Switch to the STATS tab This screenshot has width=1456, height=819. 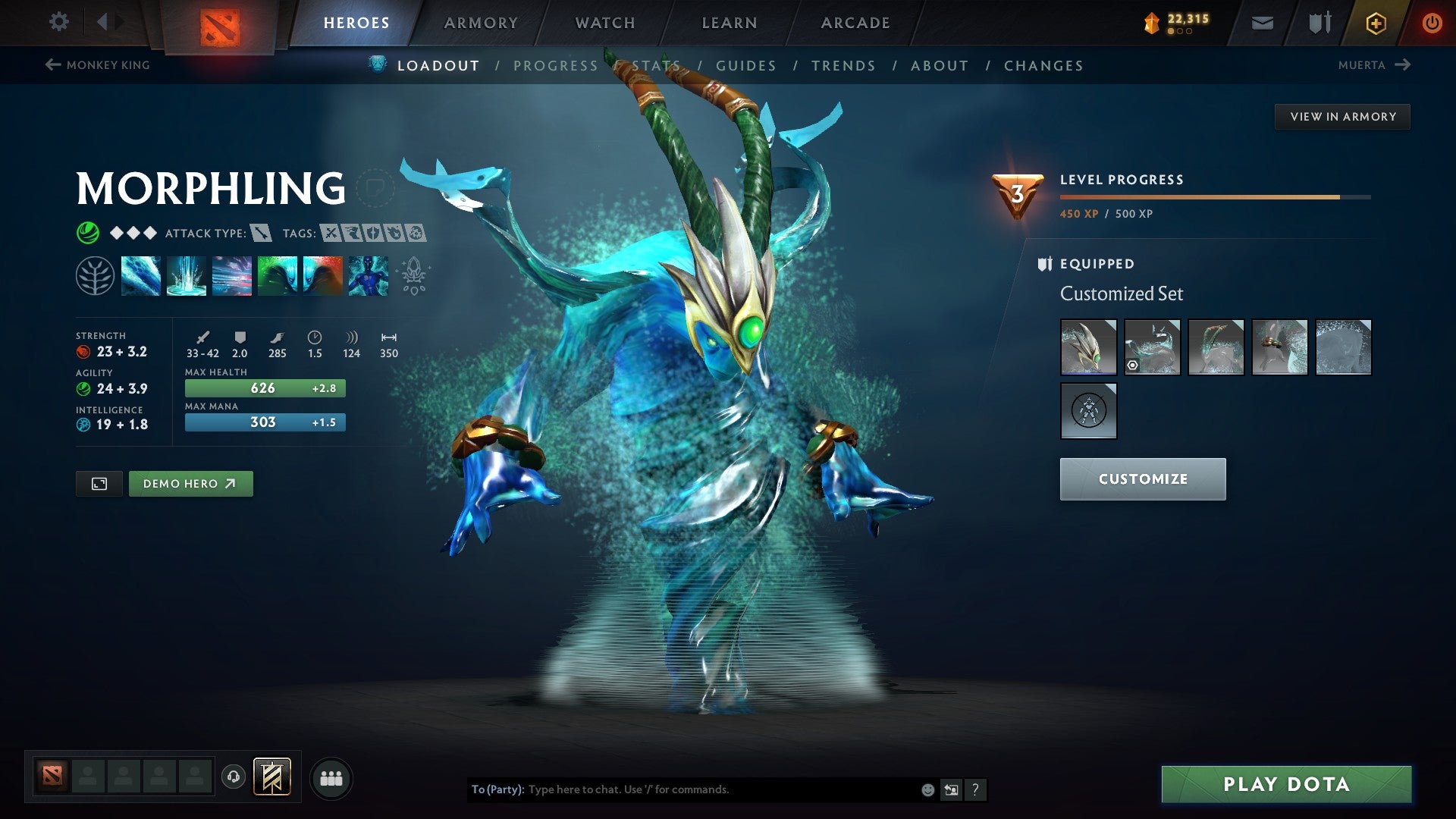click(x=657, y=66)
